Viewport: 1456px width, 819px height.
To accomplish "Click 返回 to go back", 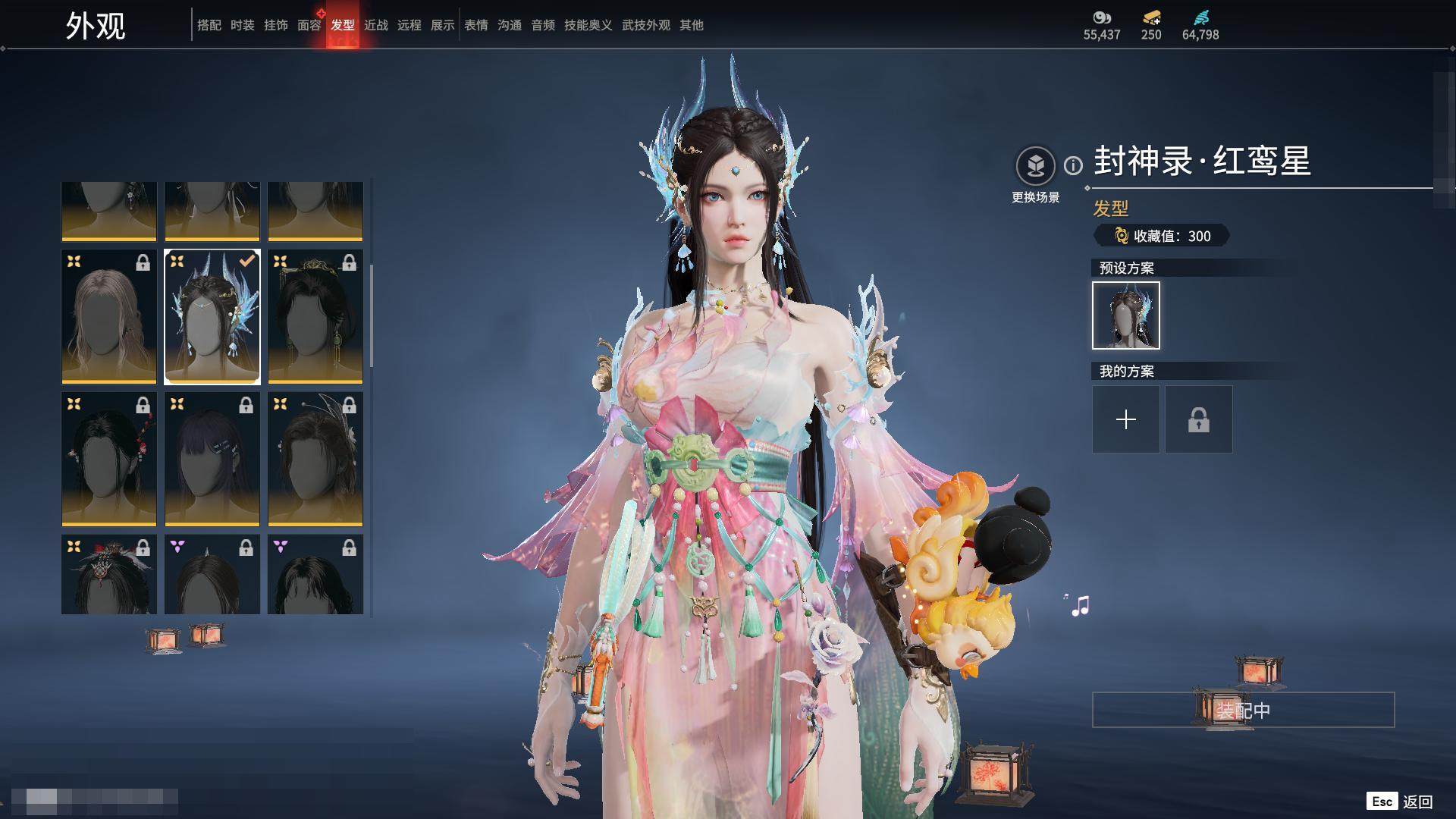I will 1417,802.
